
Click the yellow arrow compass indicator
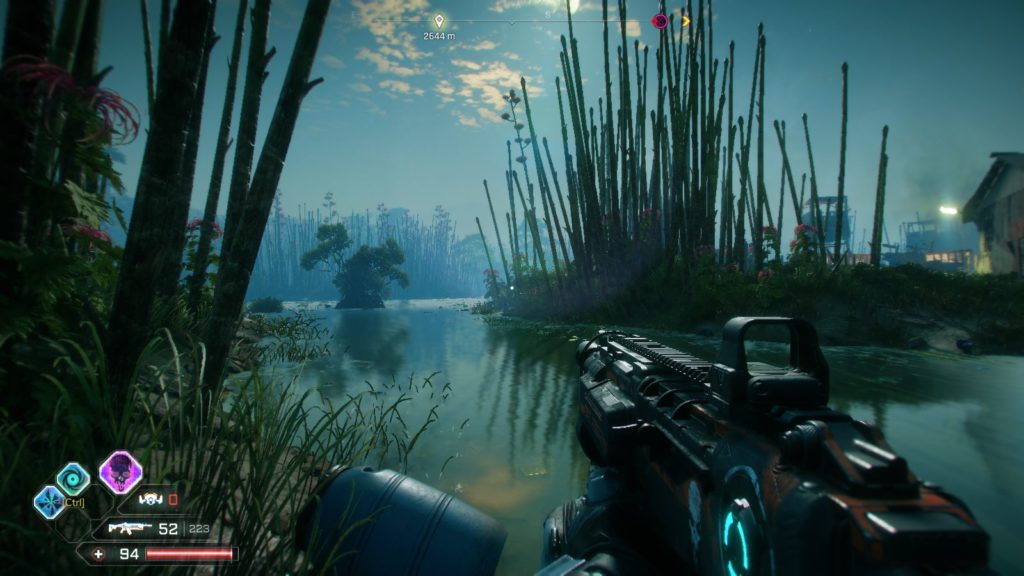pos(686,21)
